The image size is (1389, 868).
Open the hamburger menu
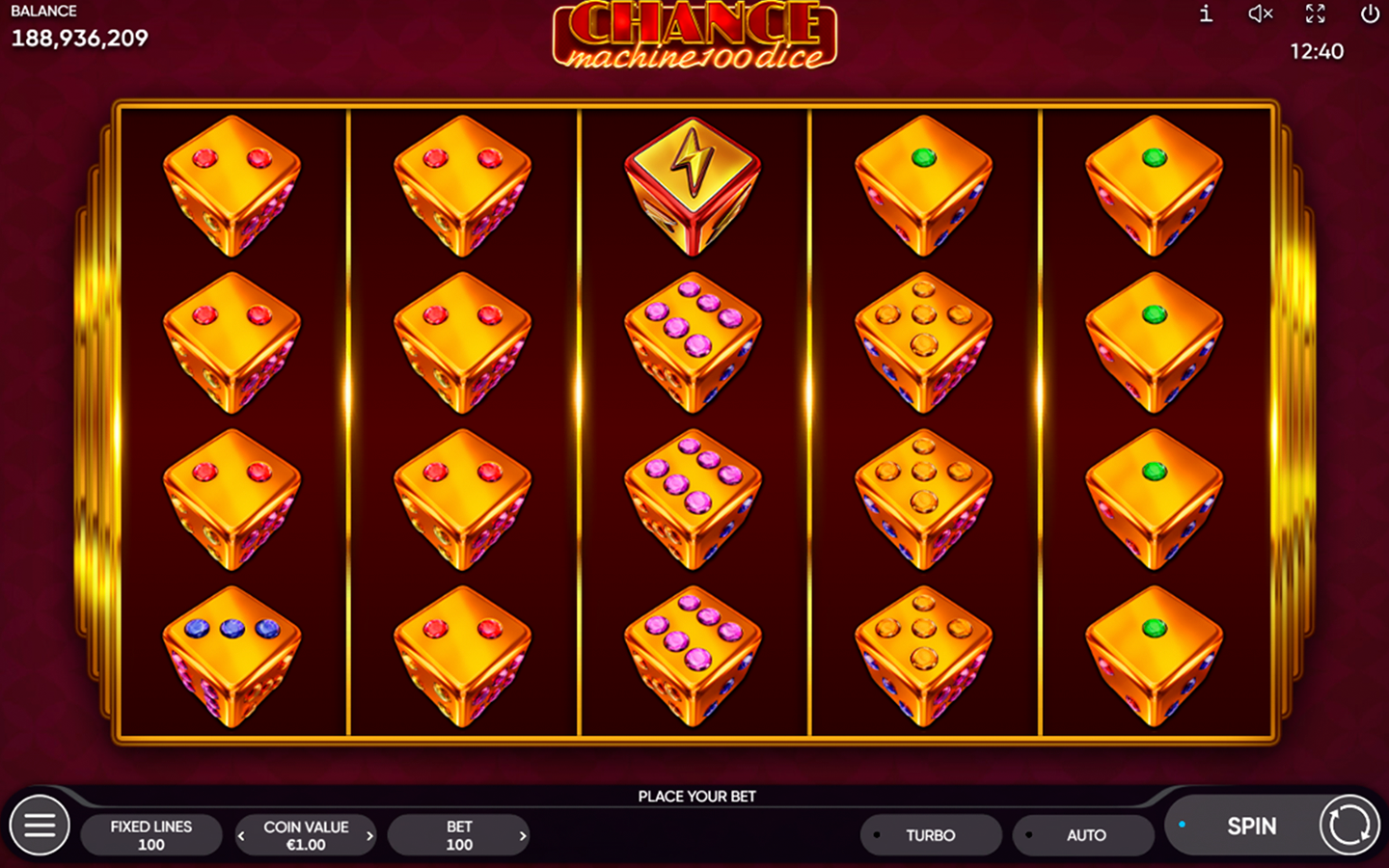40,826
